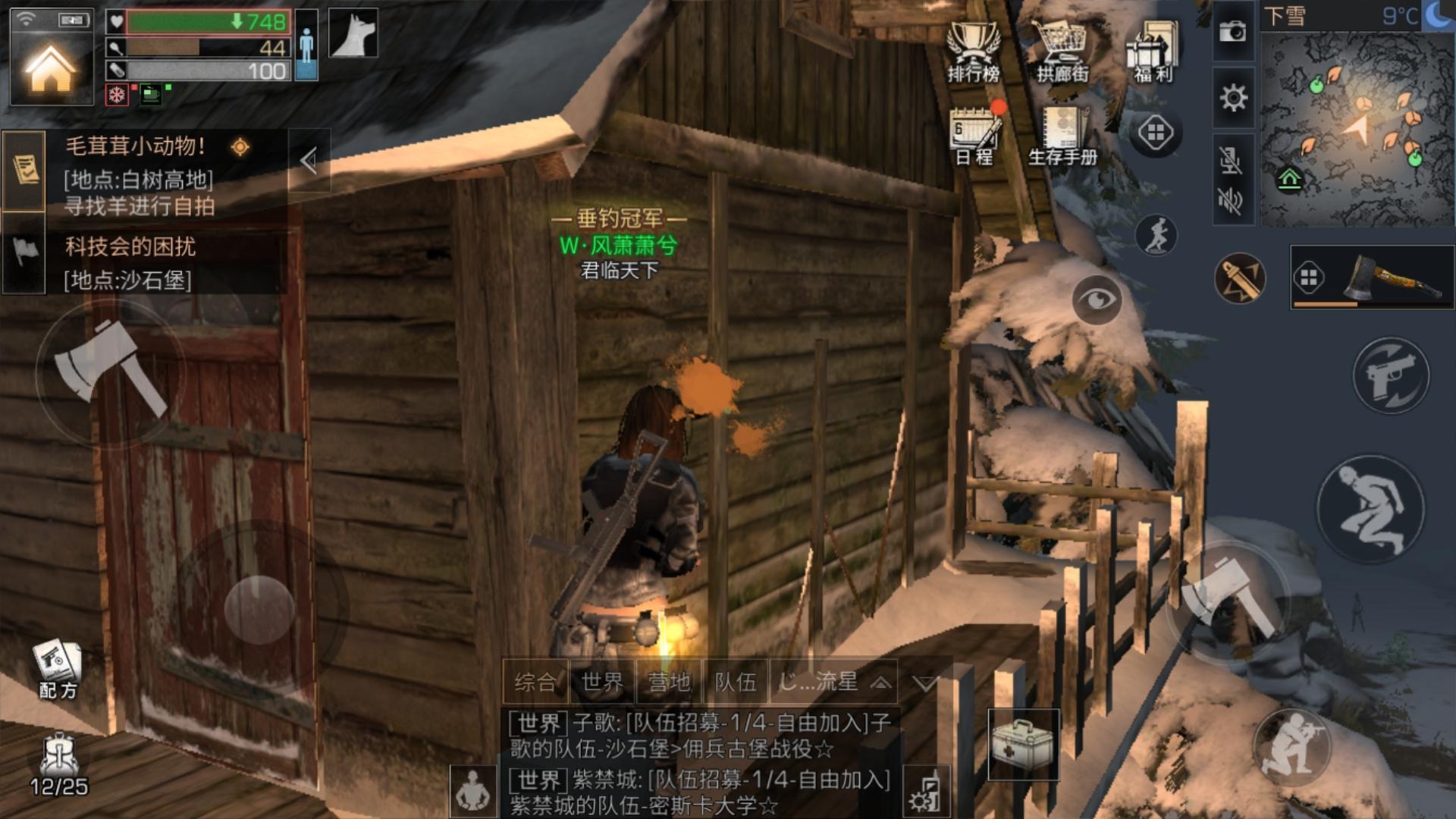The width and height of the screenshot is (1456, 819).
Task: Use the medkit quick slot
Action: (1022, 744)
